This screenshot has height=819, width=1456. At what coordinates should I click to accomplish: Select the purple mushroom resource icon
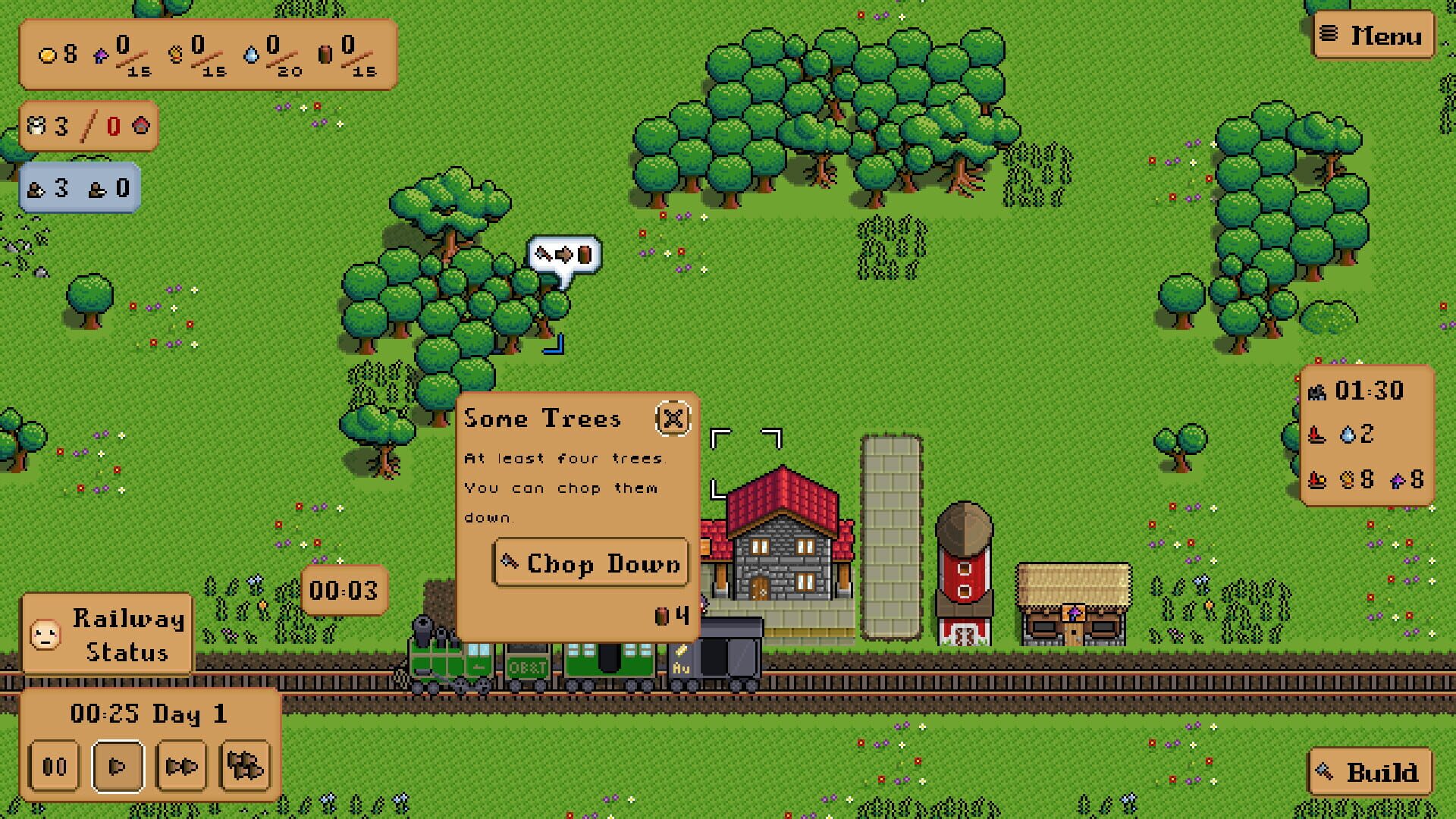[x=101, y=55]
